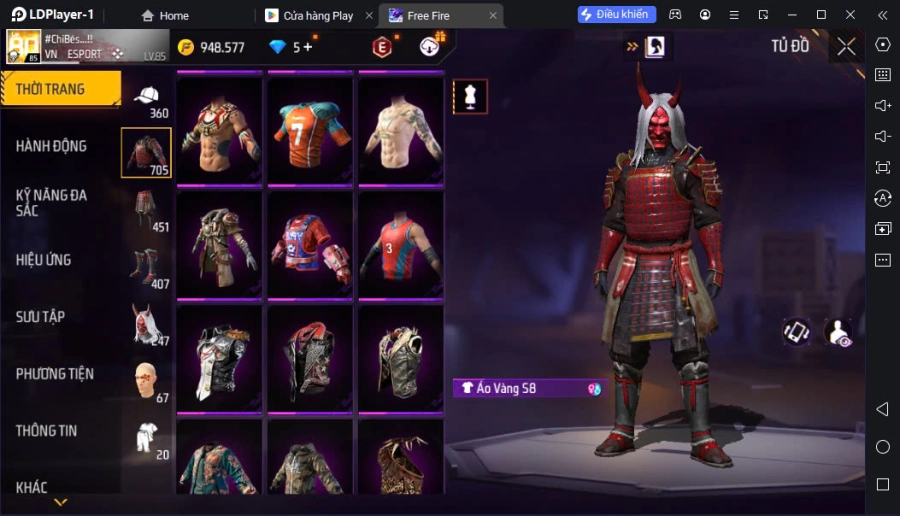This screenshot has height=516, width=900.
Task: Click the gold coin balance
Action: pyautogui.click(x=211, y=47)
